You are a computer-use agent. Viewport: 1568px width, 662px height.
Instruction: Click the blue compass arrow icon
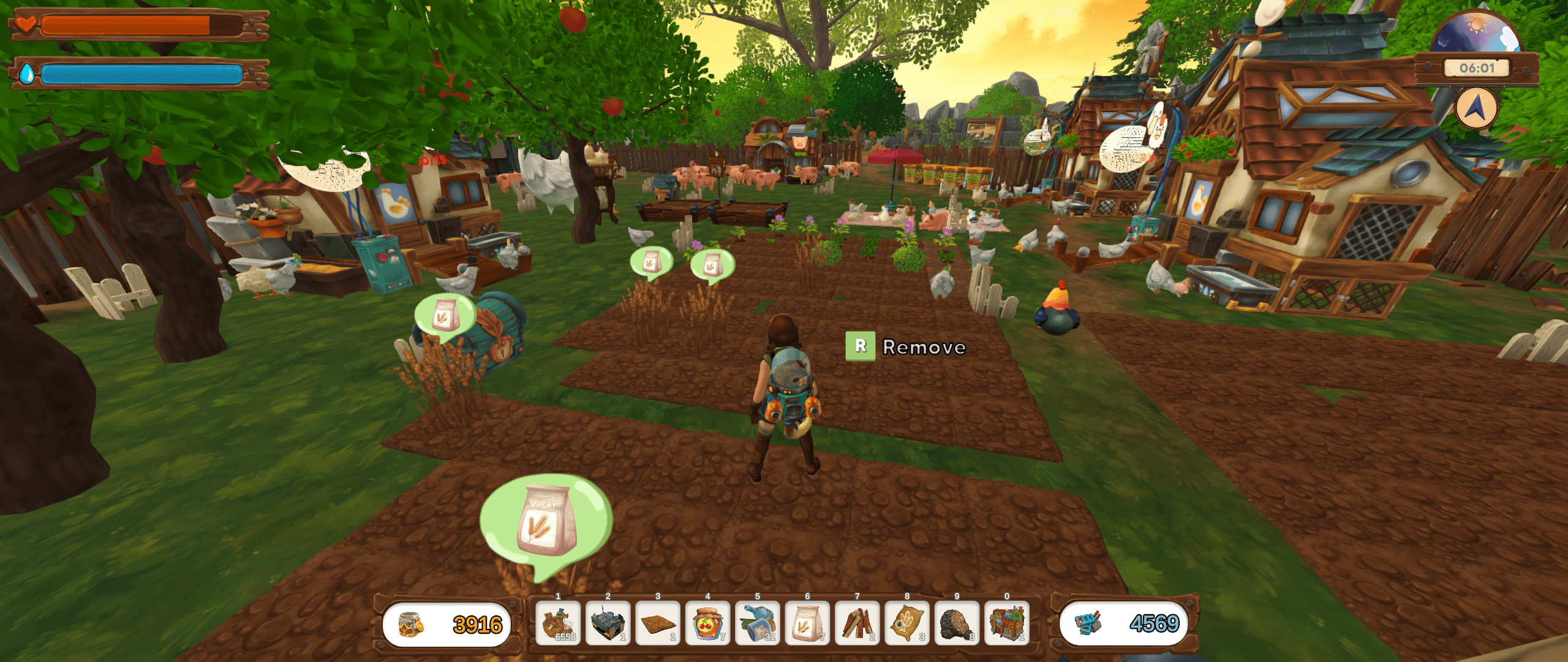point(1476,108)
